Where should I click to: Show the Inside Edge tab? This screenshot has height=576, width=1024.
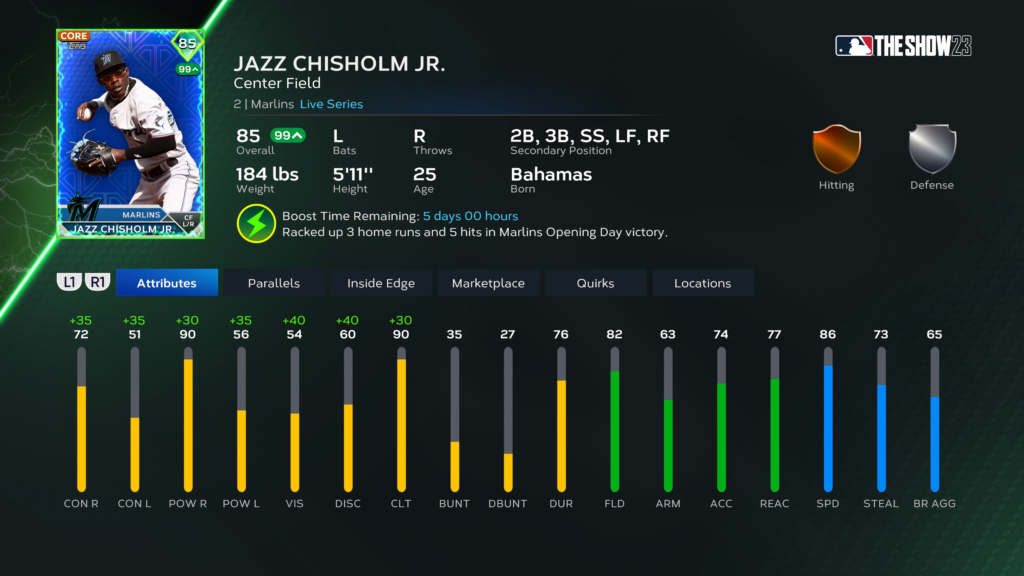[381, 283]
